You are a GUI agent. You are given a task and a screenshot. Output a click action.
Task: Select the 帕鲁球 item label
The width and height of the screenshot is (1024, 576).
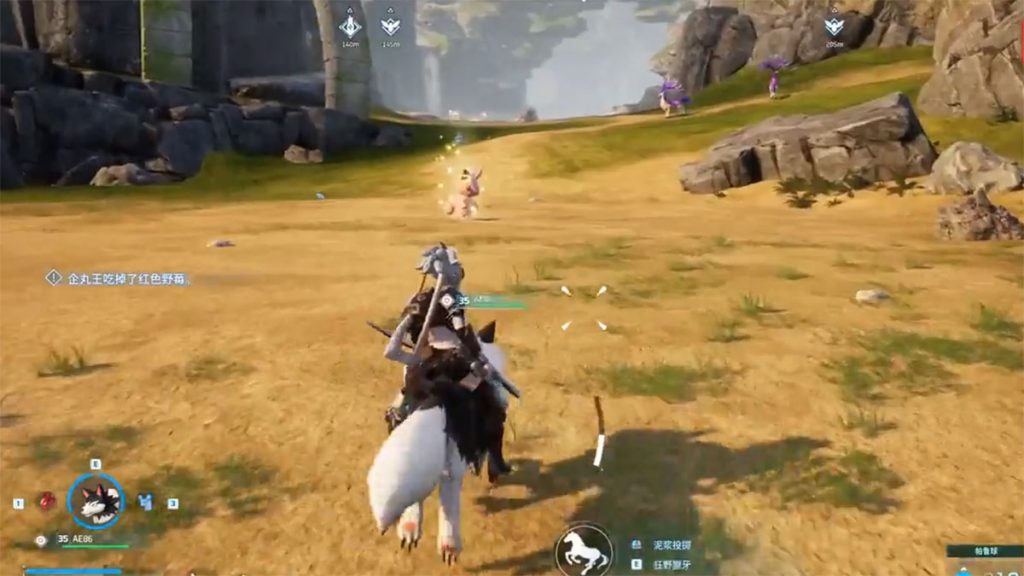984,551
